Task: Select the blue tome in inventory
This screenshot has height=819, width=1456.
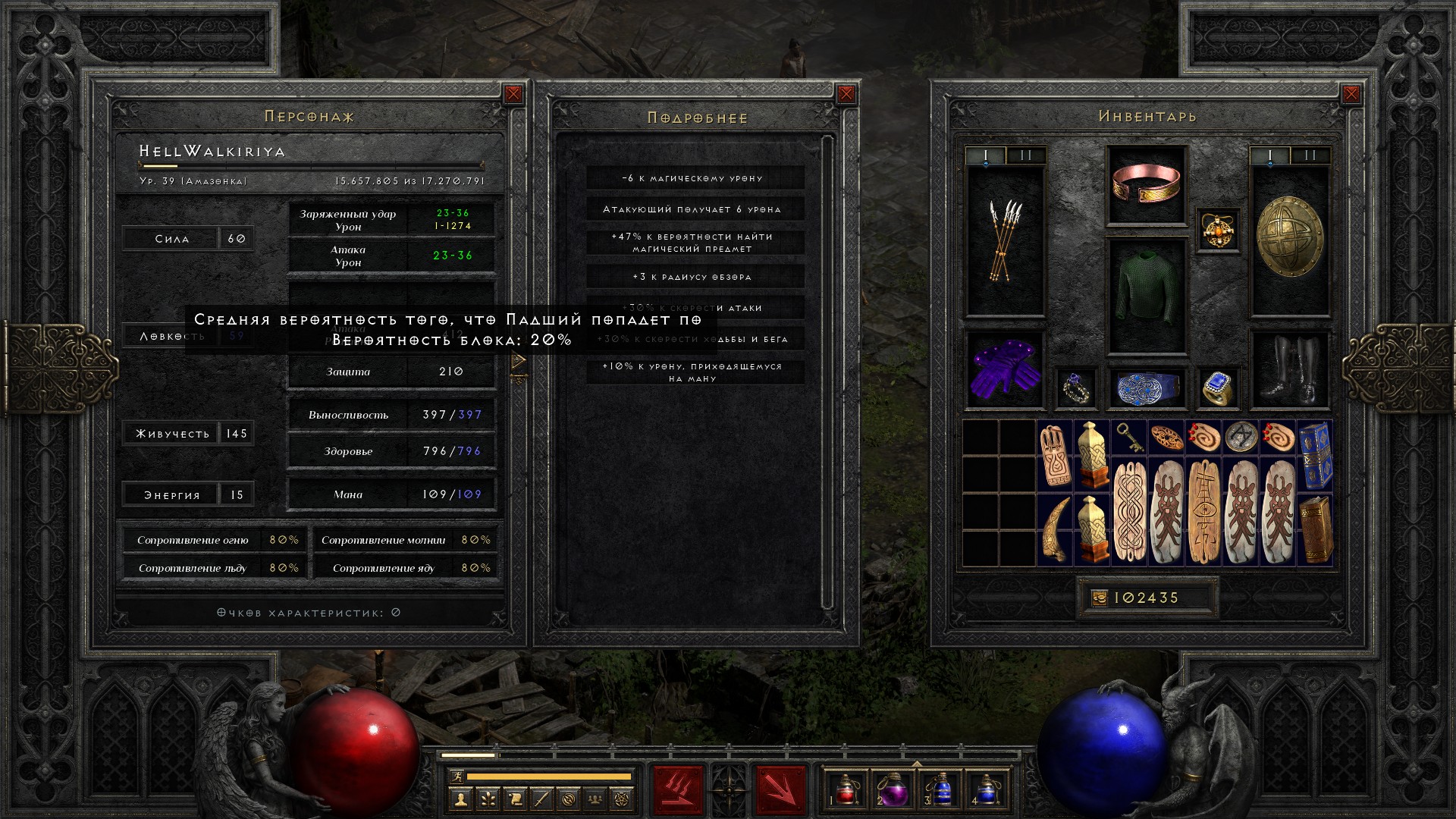Action: point(1315,454)
